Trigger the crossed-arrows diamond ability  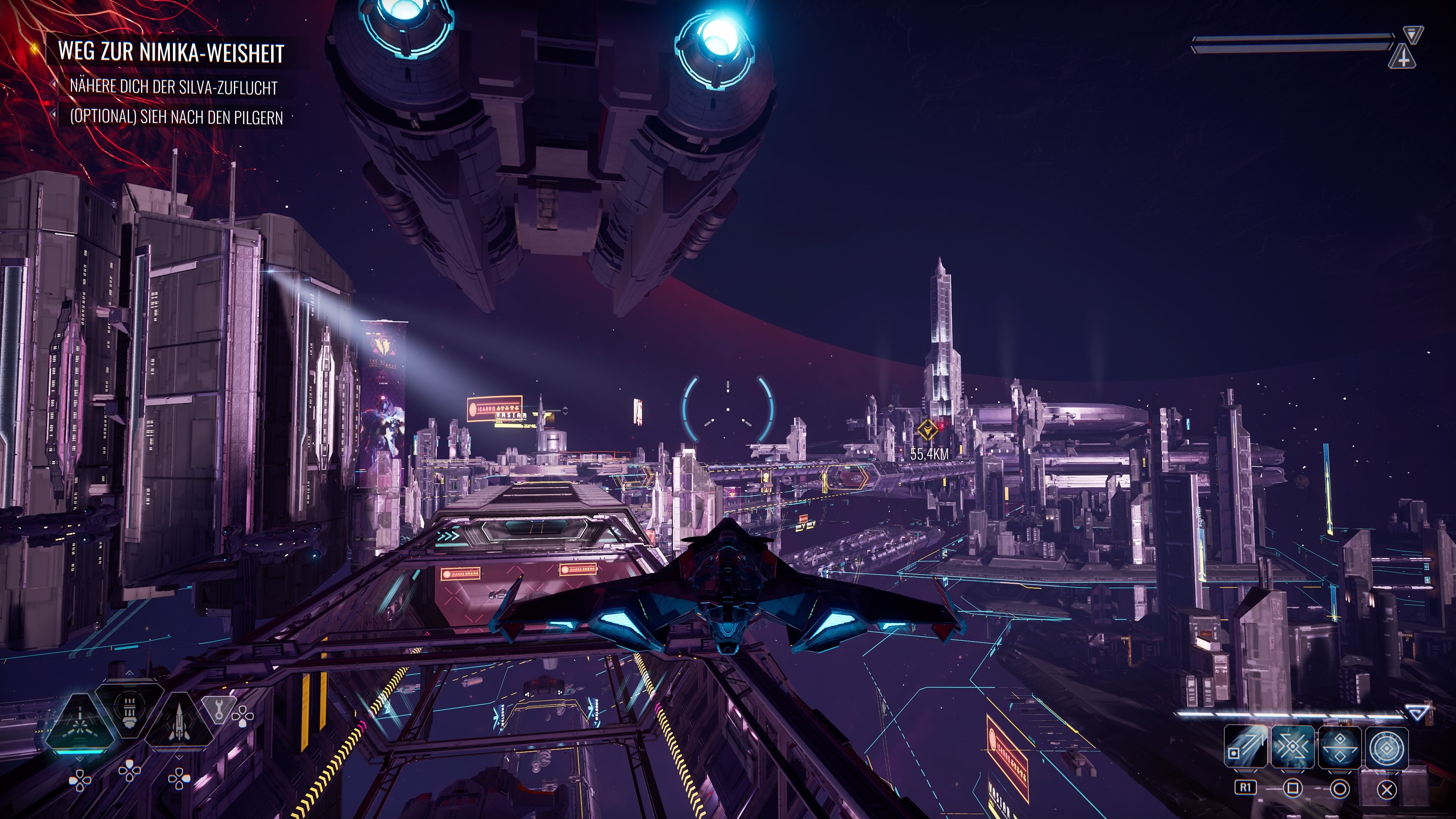pos(1293,747)
